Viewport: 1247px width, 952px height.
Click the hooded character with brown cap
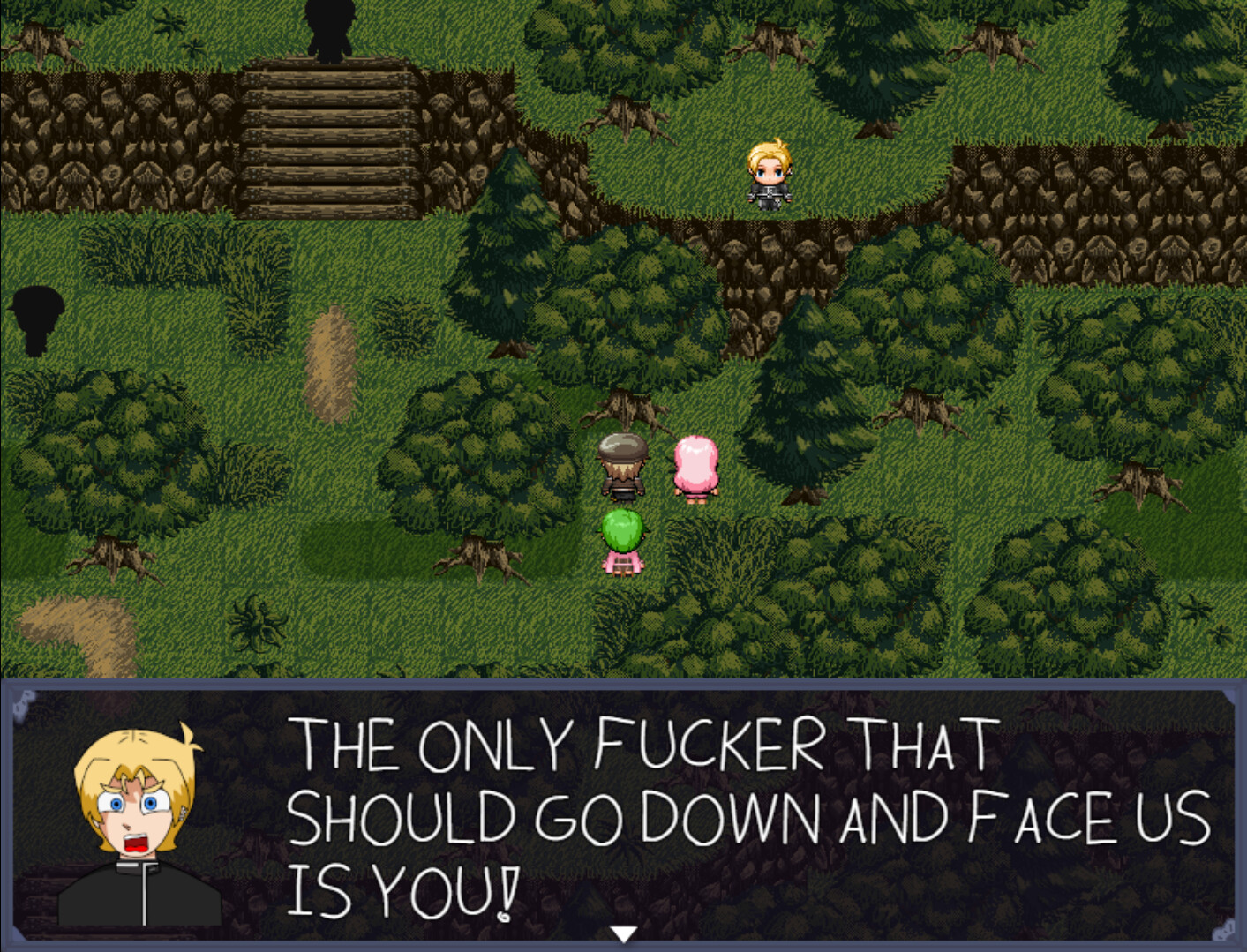[x=624, y=465]
